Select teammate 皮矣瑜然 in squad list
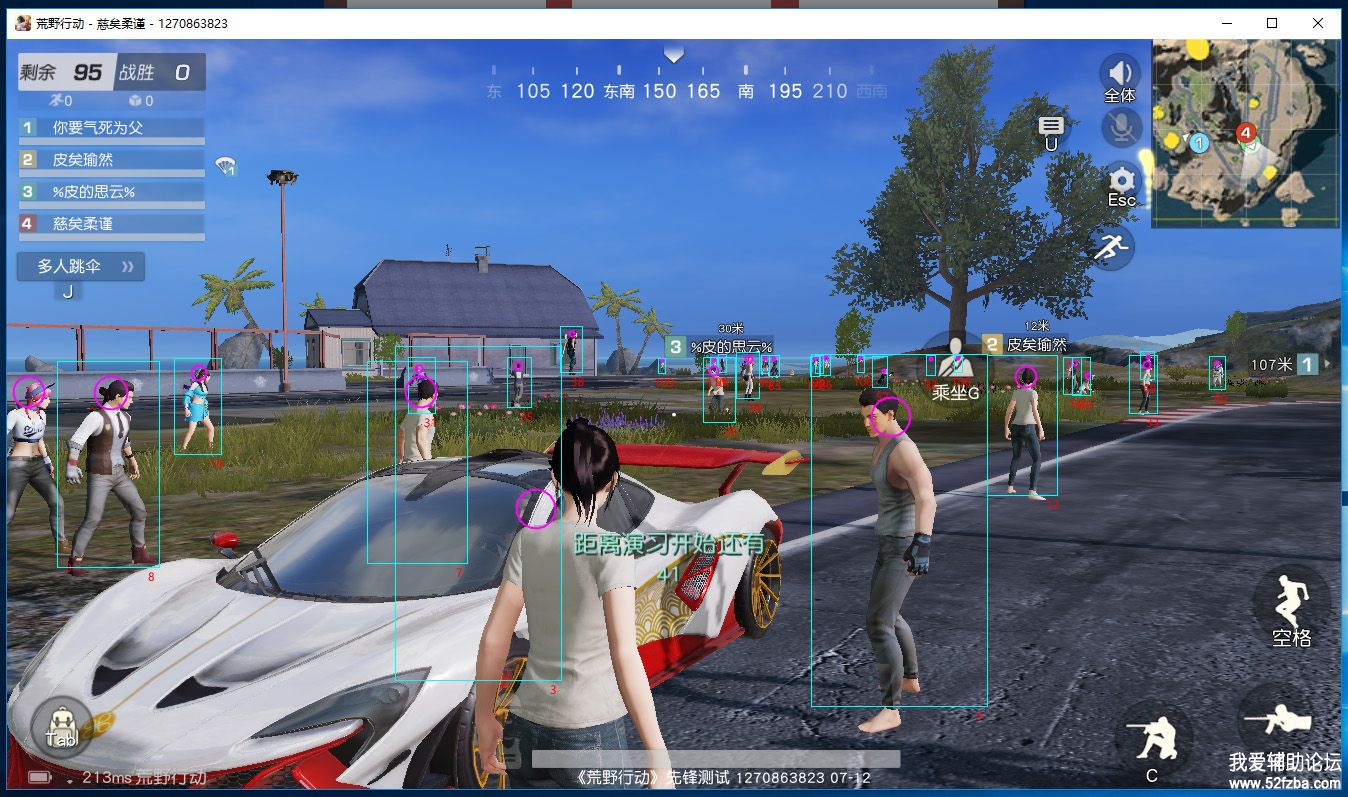Image resolution: width=1348 pixels, height=797 pixels. pos(110,160)
